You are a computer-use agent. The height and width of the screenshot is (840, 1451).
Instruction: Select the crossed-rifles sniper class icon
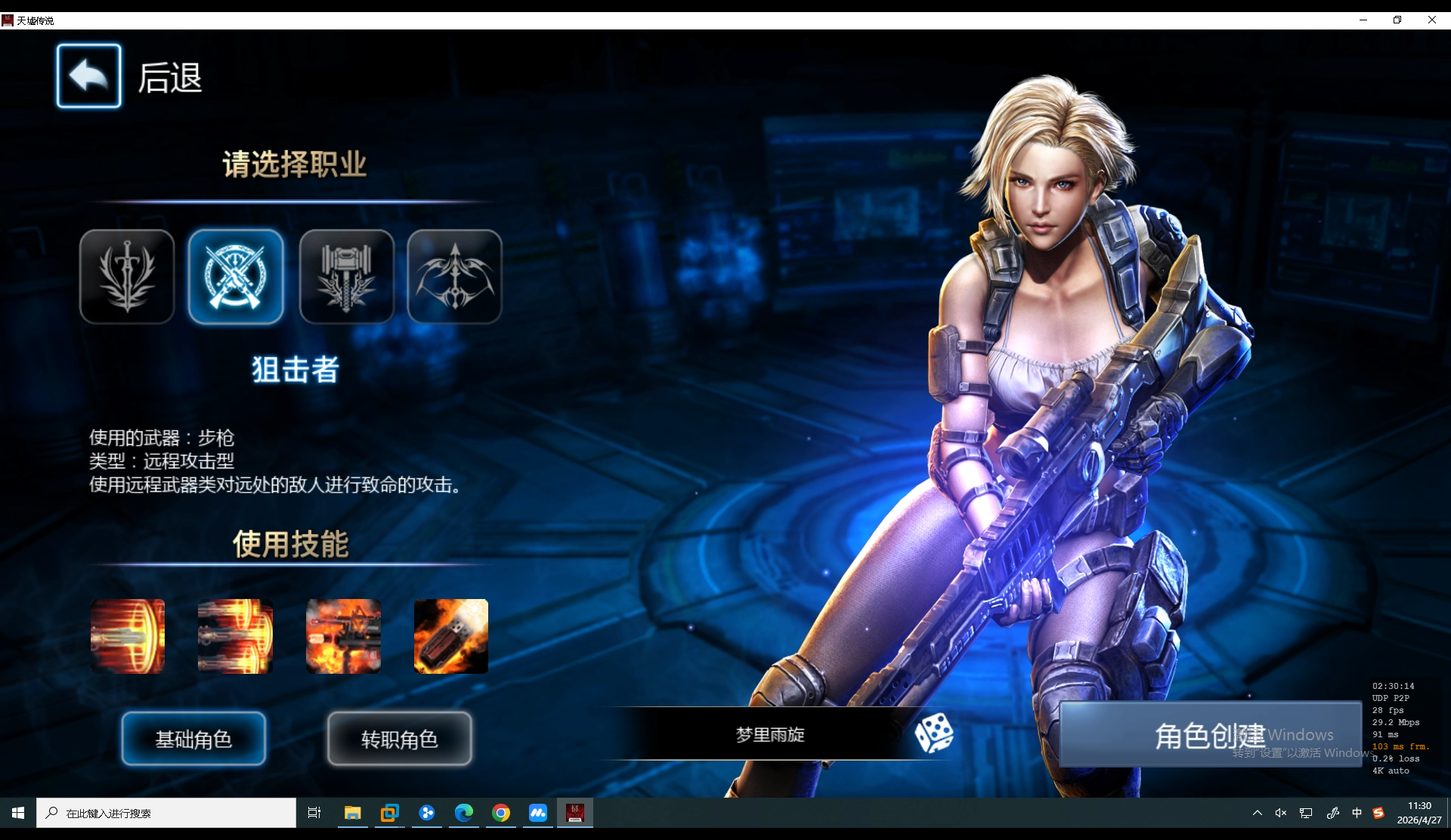(236, 276)
